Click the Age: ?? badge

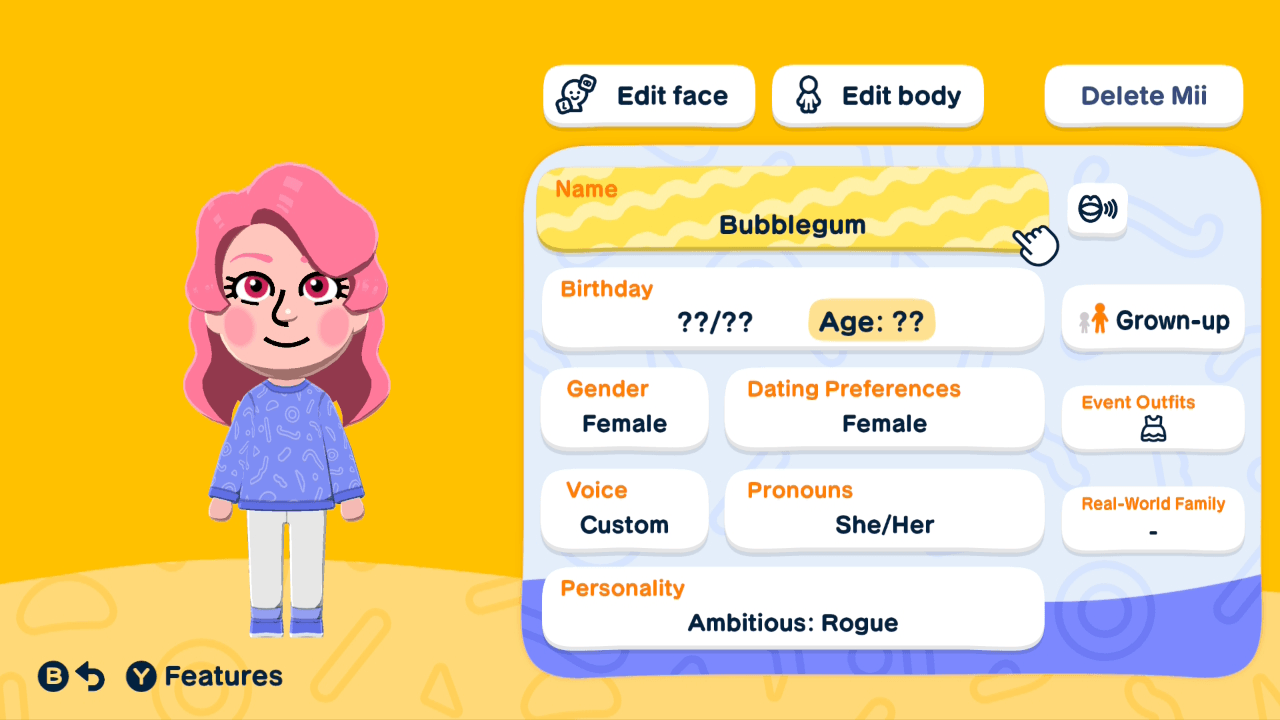871,320
